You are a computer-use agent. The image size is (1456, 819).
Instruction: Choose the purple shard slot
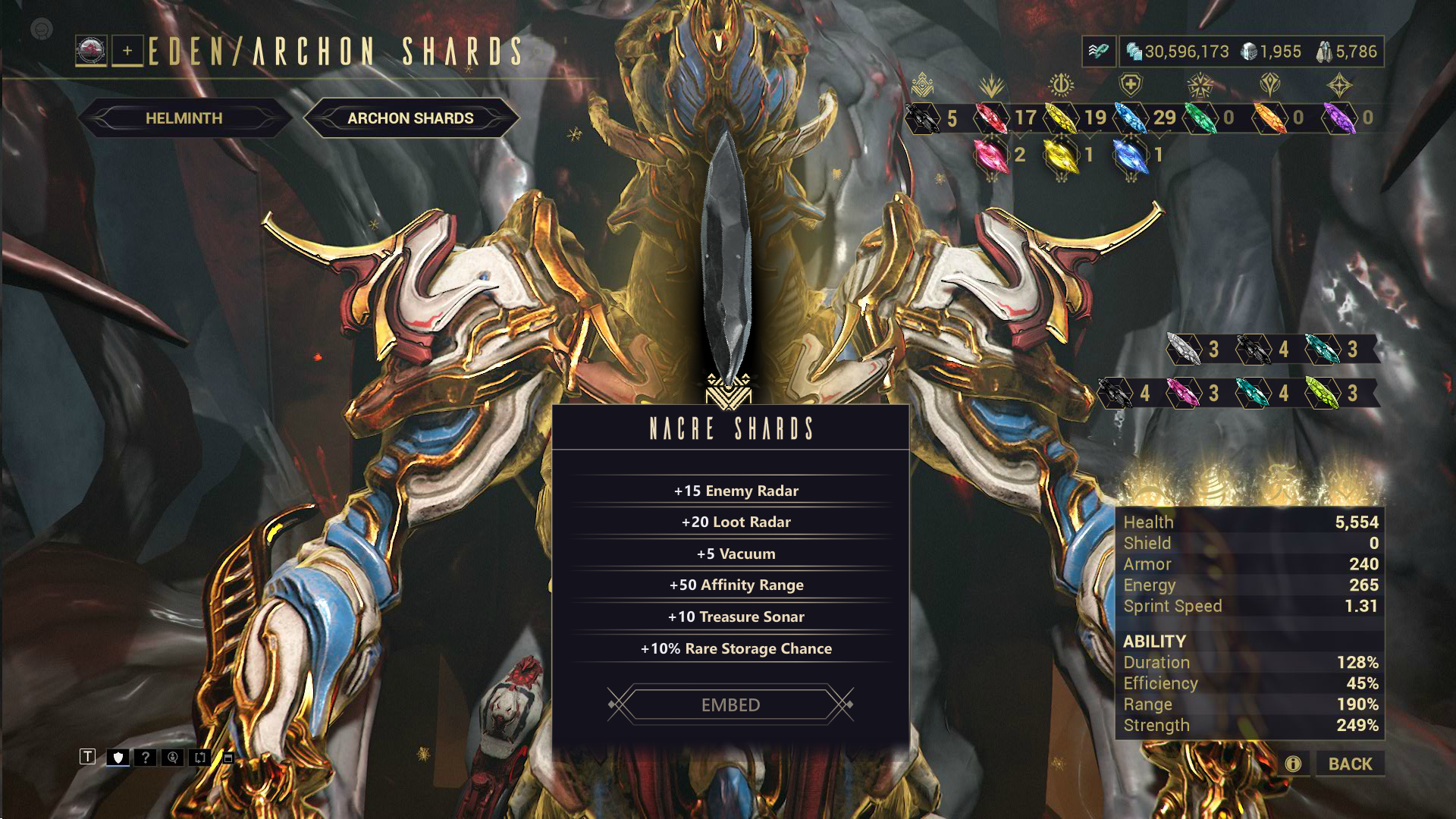[x=1338, y=118]
